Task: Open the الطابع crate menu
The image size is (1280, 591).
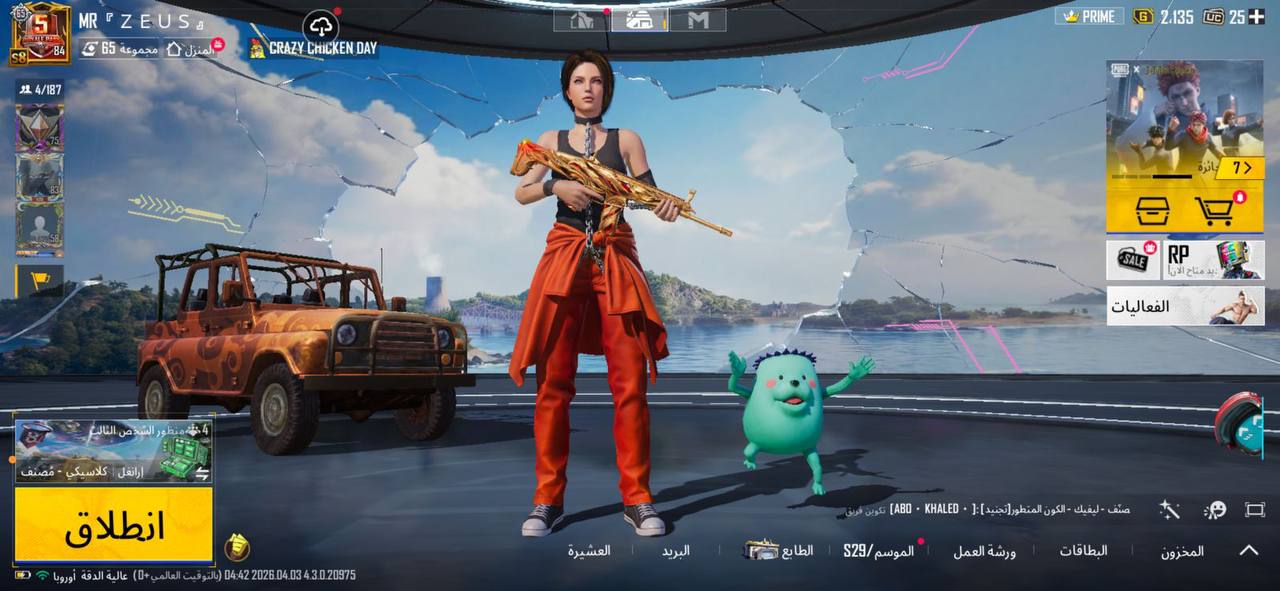Action: pyautogui.click(x=779, y=550)
